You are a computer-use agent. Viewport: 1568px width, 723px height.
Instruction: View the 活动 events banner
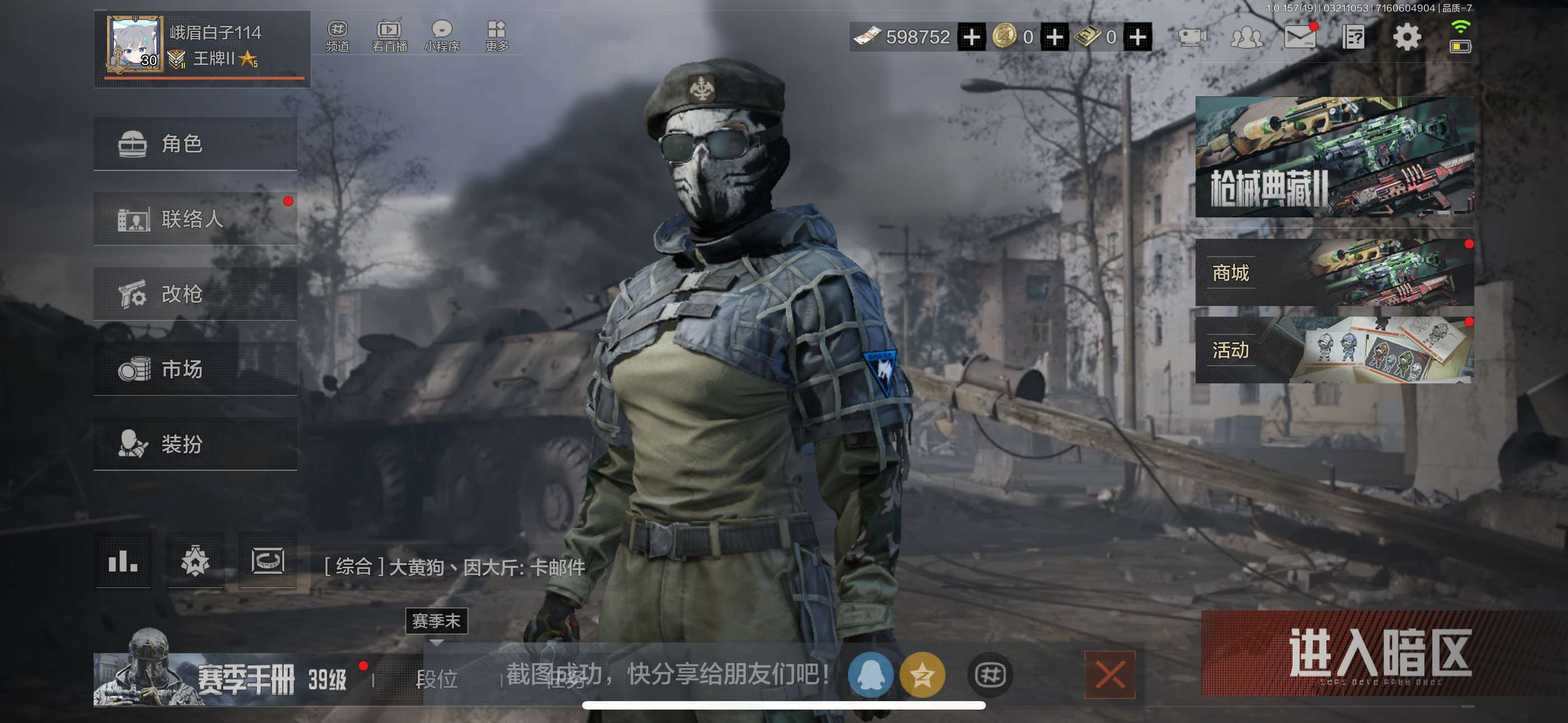click(x=1334, y=350)
